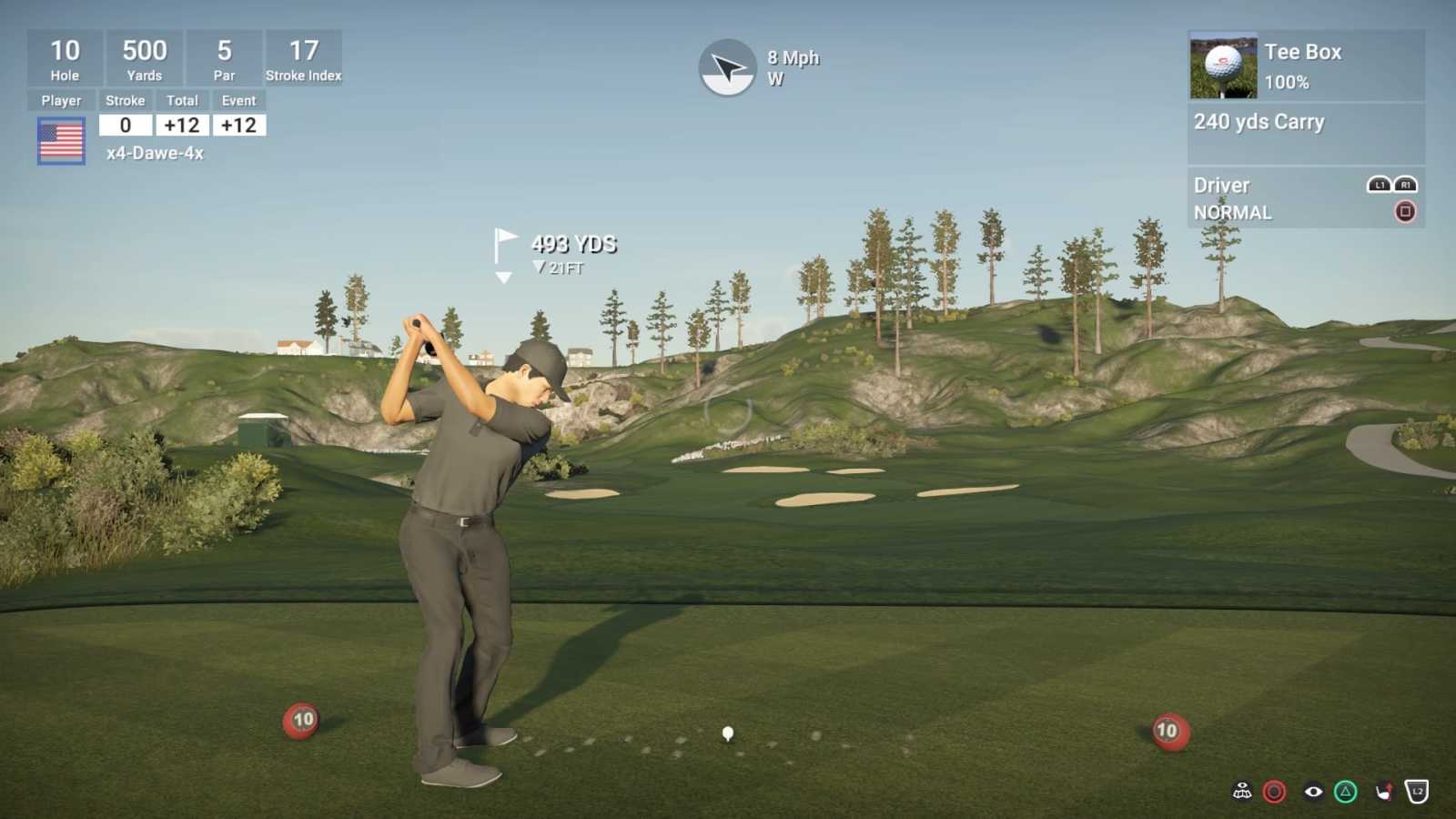Click the square button icon beside NORMAL
Screen dimensions: 1456x819
click(x=1406, y=211)
